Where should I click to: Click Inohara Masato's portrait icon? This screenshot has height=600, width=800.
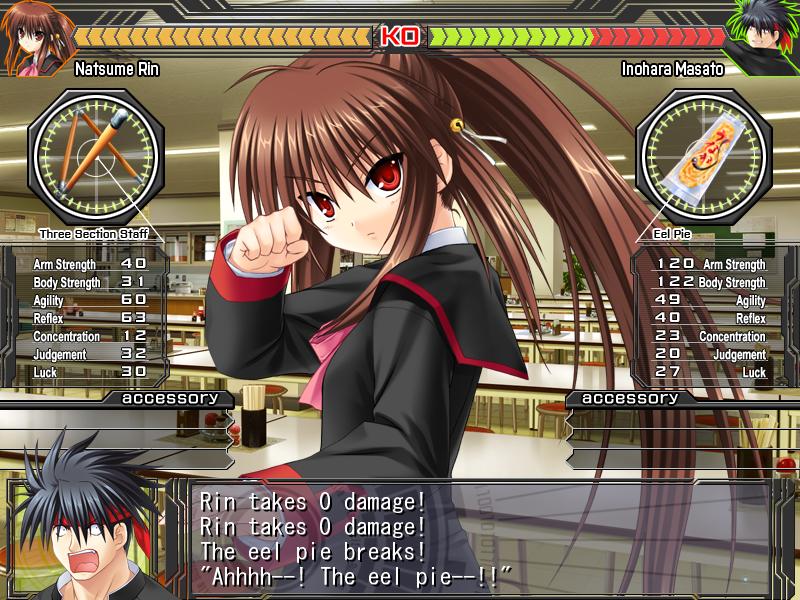tap(764, 40)
